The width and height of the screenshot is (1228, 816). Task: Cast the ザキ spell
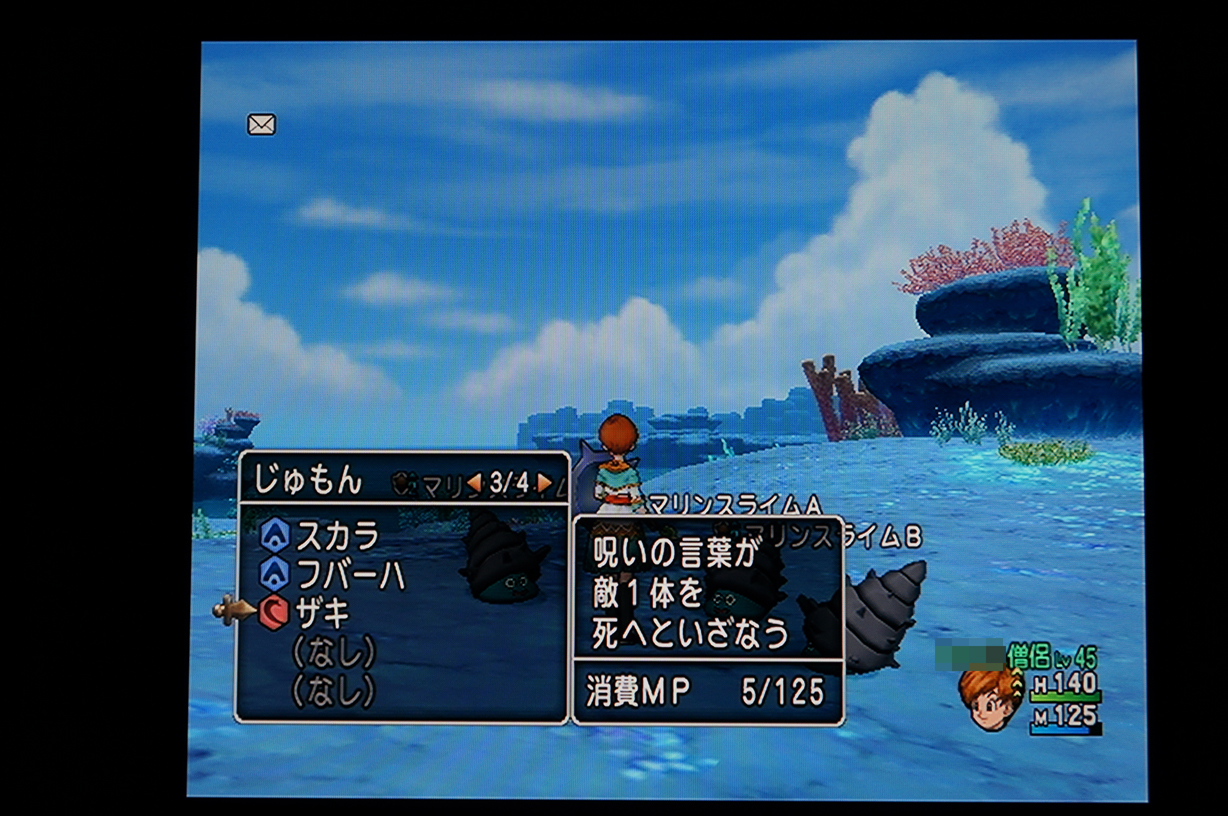tap(320, 610)
